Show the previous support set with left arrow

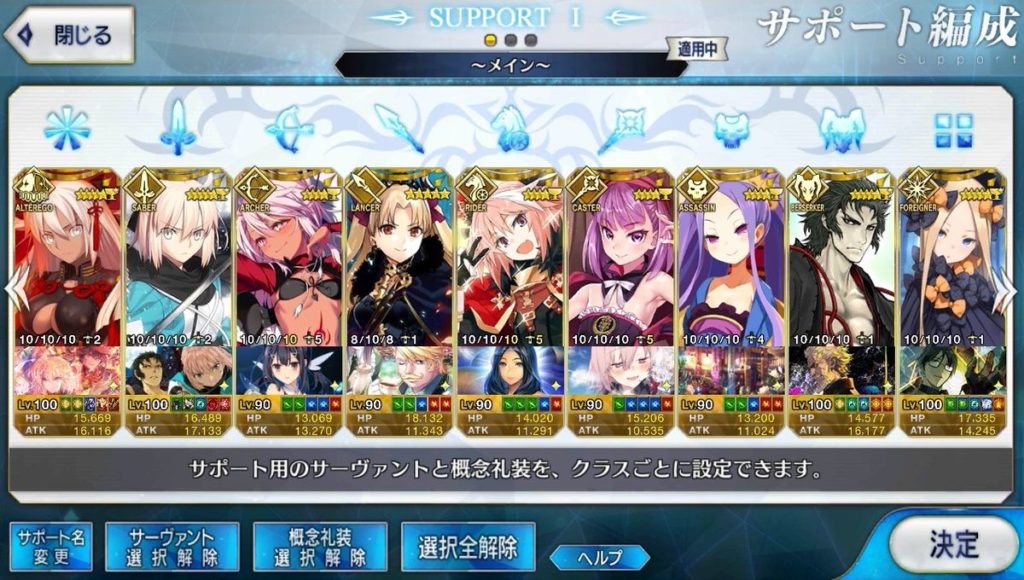(x=12, y=290)
